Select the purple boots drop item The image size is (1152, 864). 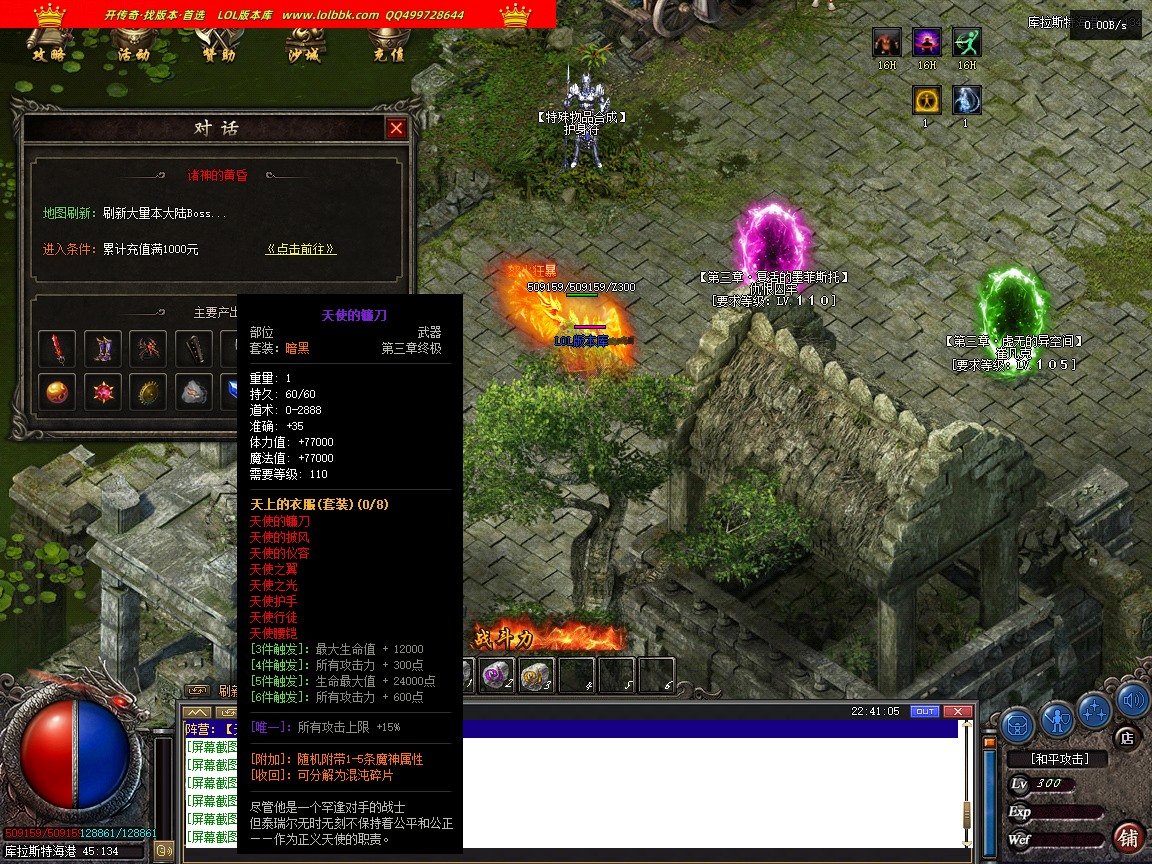pos(103,348)
